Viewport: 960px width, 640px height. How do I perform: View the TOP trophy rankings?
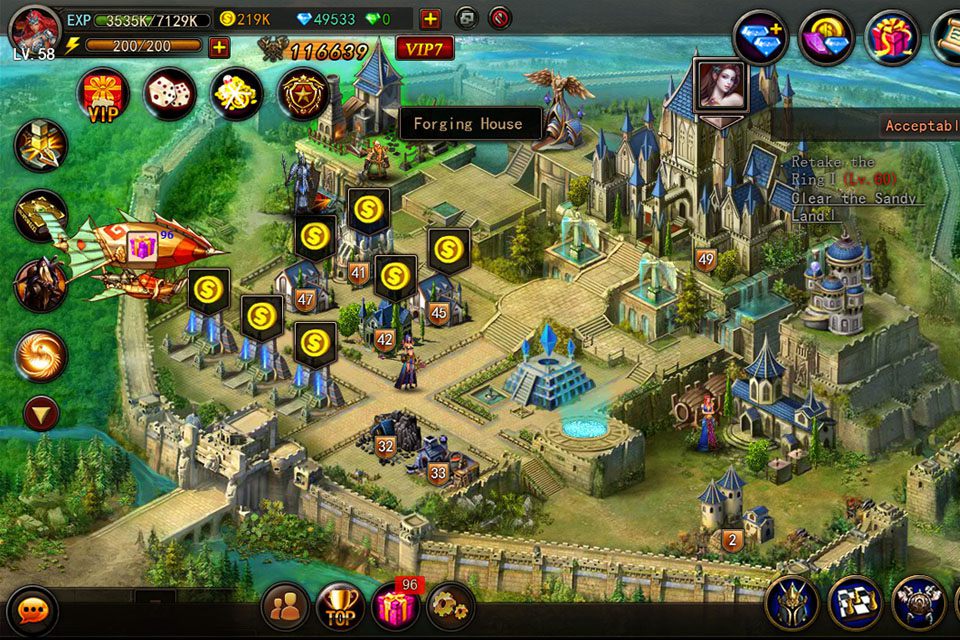[x=340, y=606]
